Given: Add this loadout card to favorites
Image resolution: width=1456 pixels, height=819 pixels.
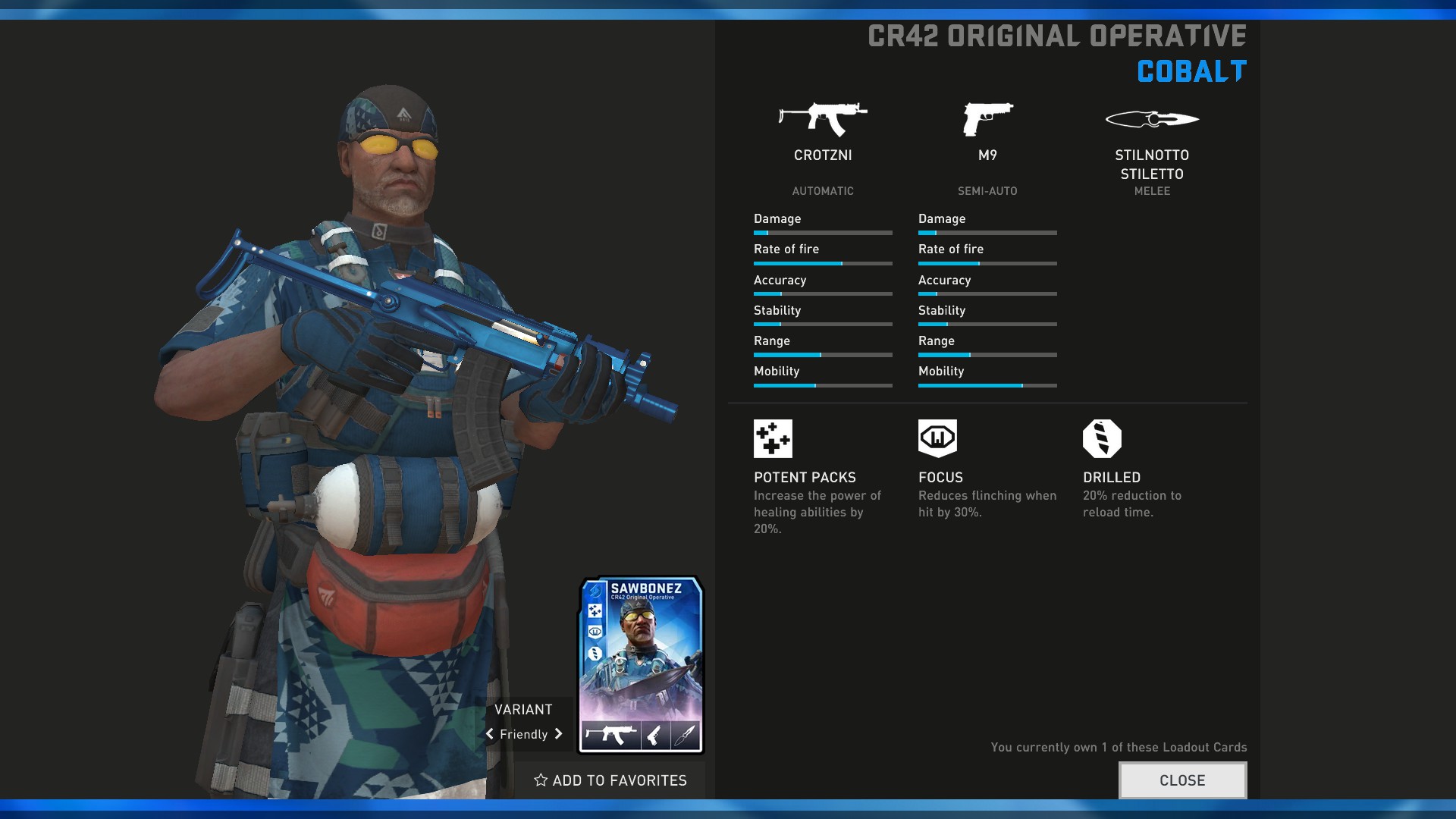Looking at the screenshot, I should tap(610, 780).
